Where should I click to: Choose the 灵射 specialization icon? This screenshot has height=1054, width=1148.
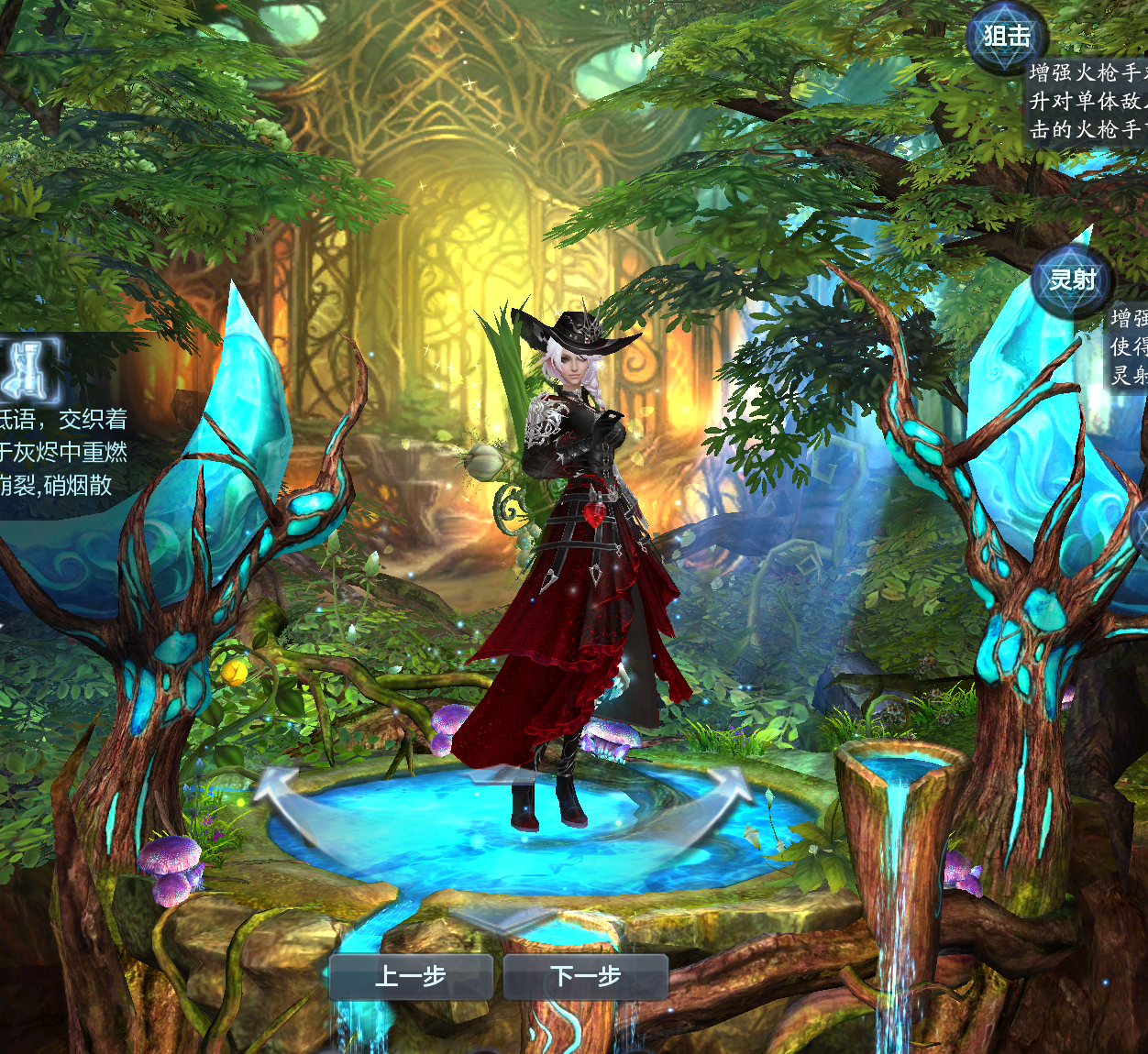click(x=1072, y=280)
